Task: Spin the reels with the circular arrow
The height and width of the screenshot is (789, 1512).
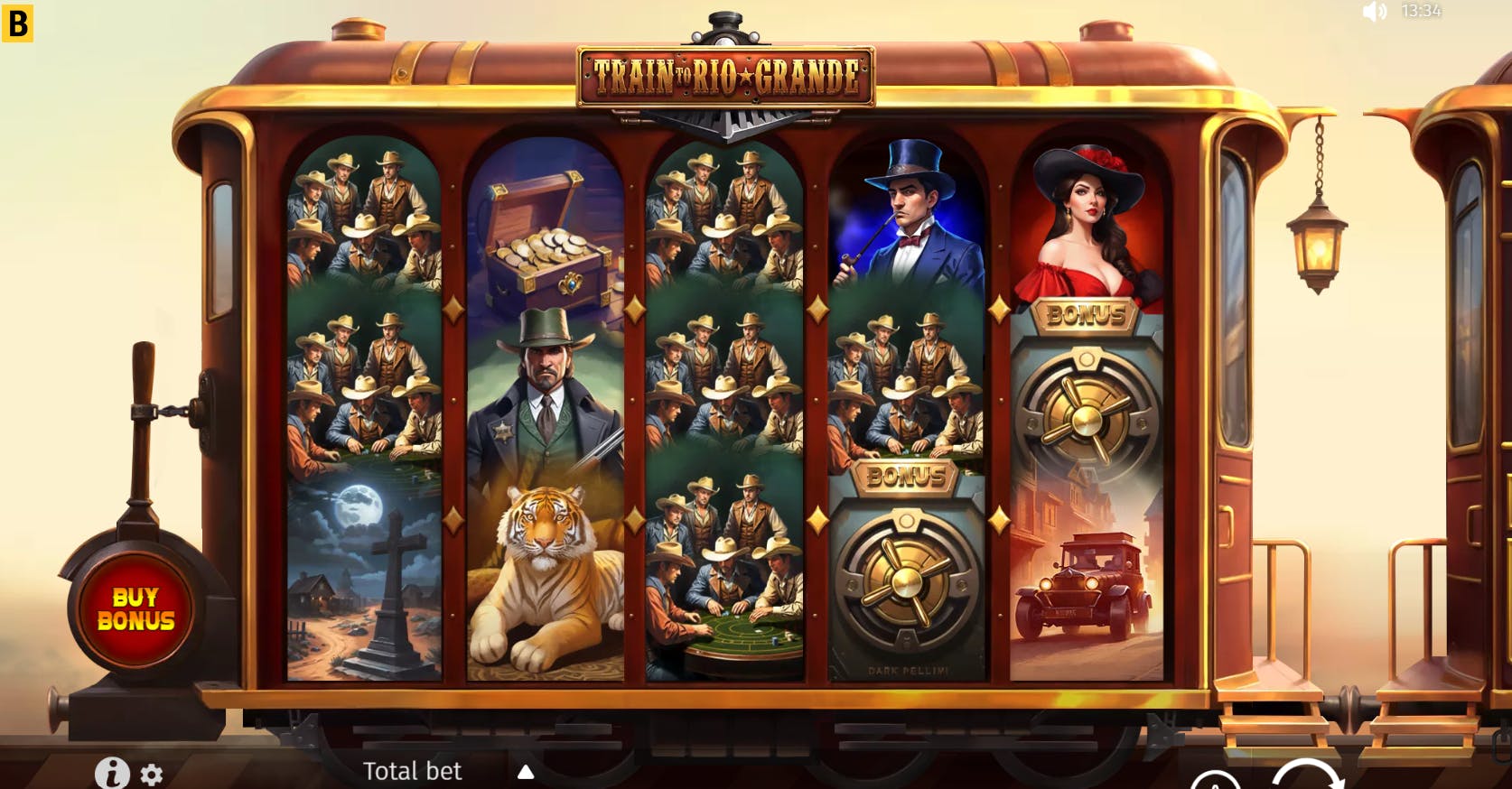Action: (x=1307, y=778)
